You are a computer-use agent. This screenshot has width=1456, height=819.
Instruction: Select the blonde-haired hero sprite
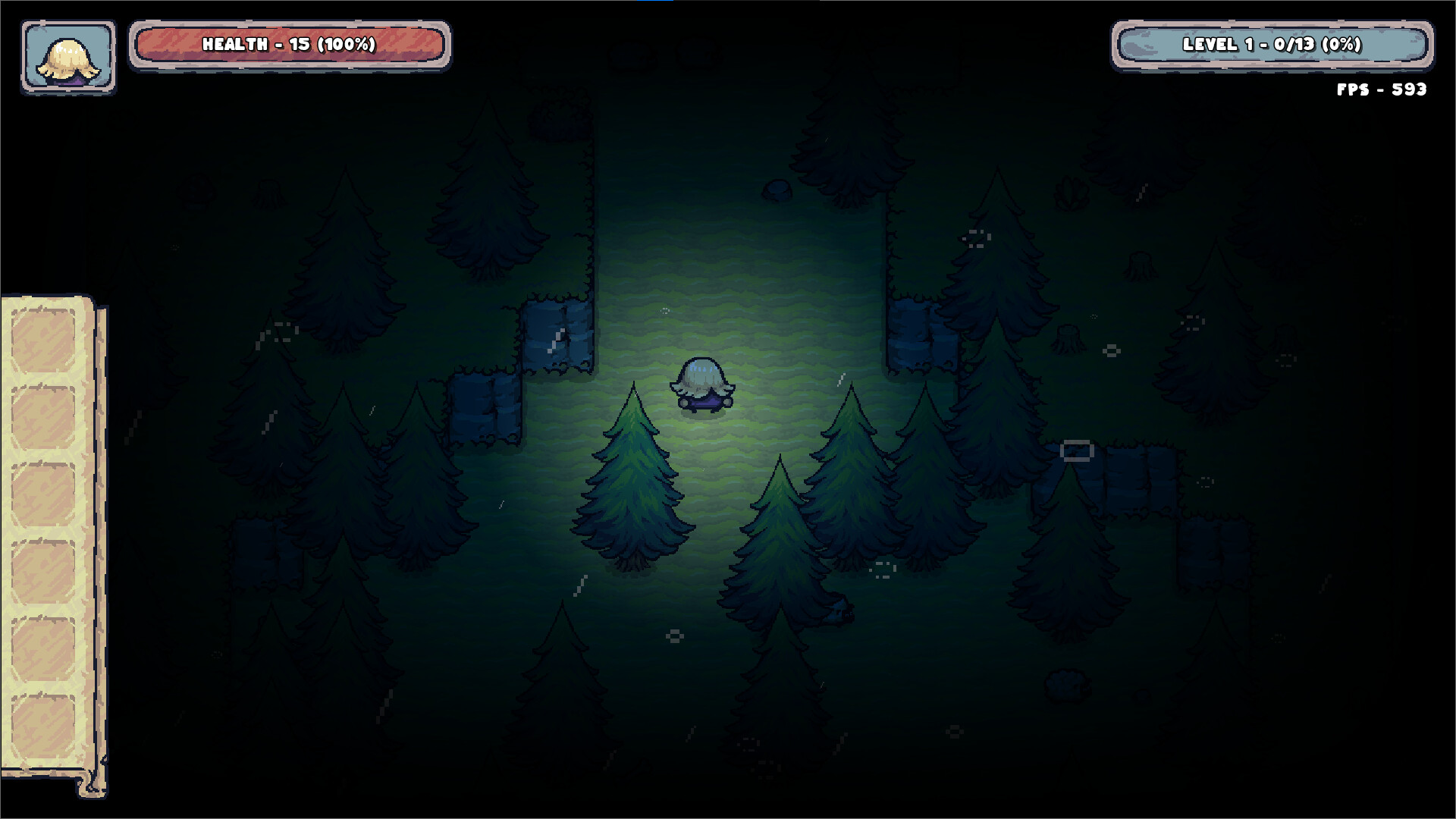click(701, 383)
